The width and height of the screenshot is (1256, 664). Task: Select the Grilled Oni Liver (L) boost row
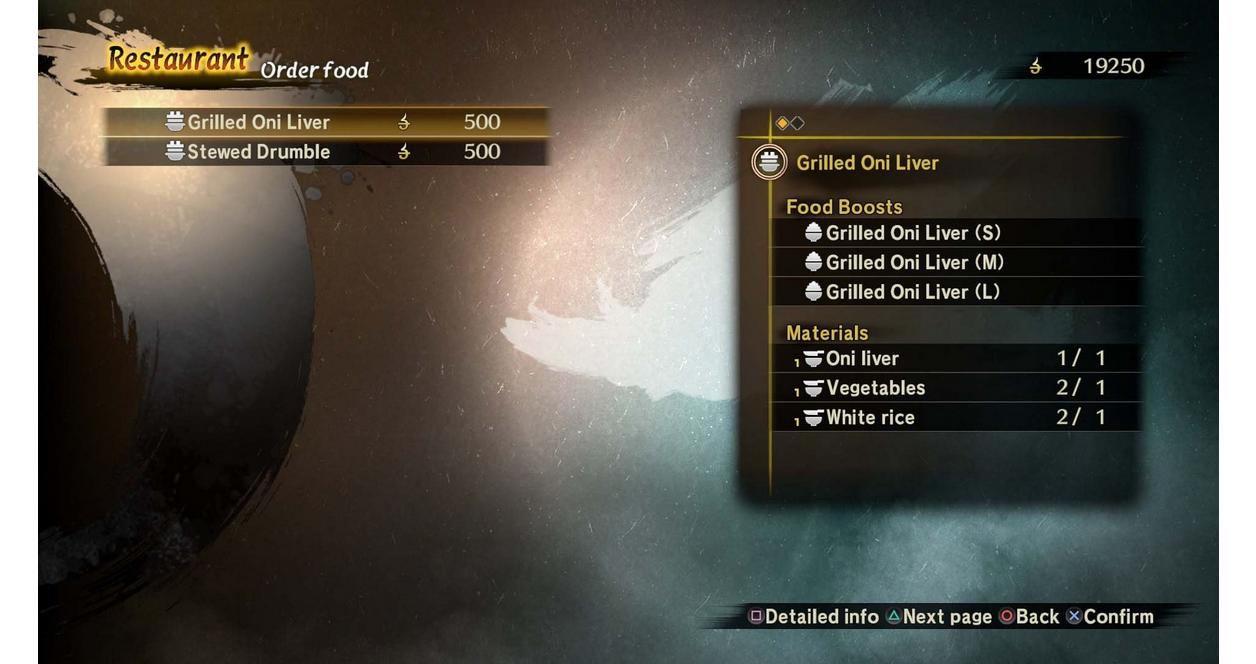958,292
